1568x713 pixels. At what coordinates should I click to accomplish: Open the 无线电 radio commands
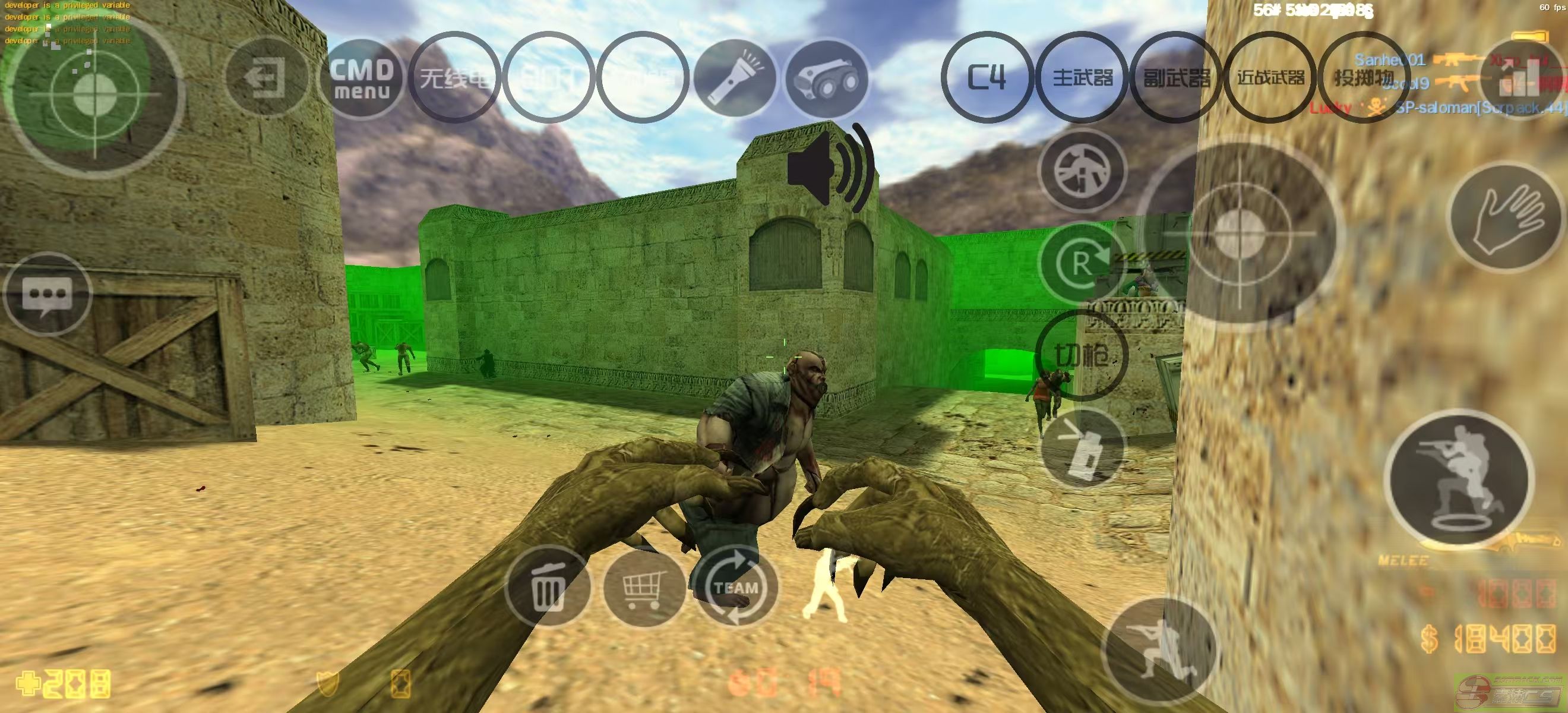(455, 77)
